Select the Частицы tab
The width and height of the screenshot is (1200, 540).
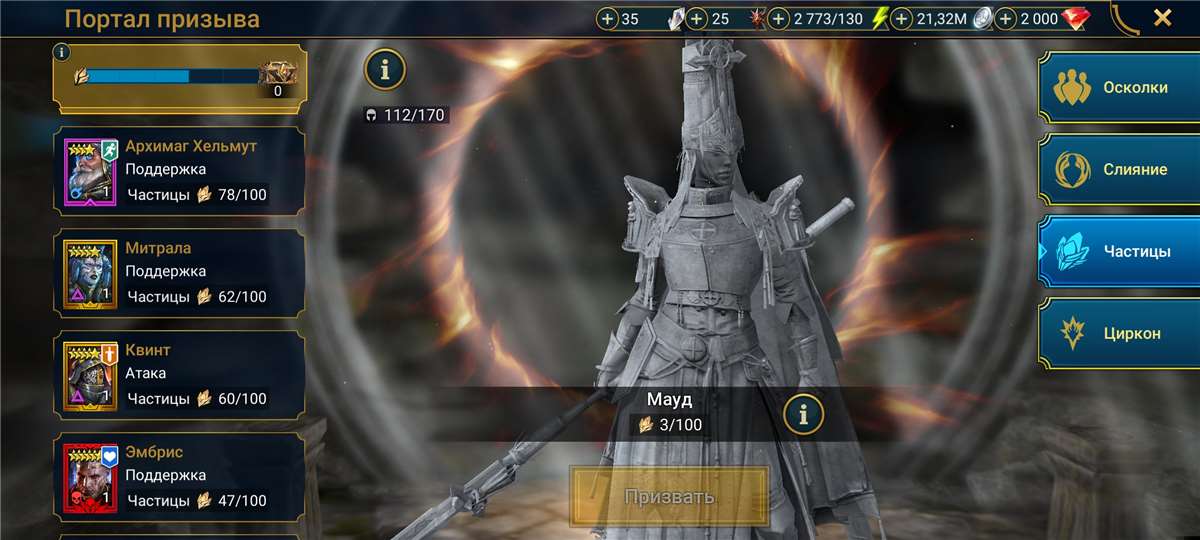tap(1118, 251)
